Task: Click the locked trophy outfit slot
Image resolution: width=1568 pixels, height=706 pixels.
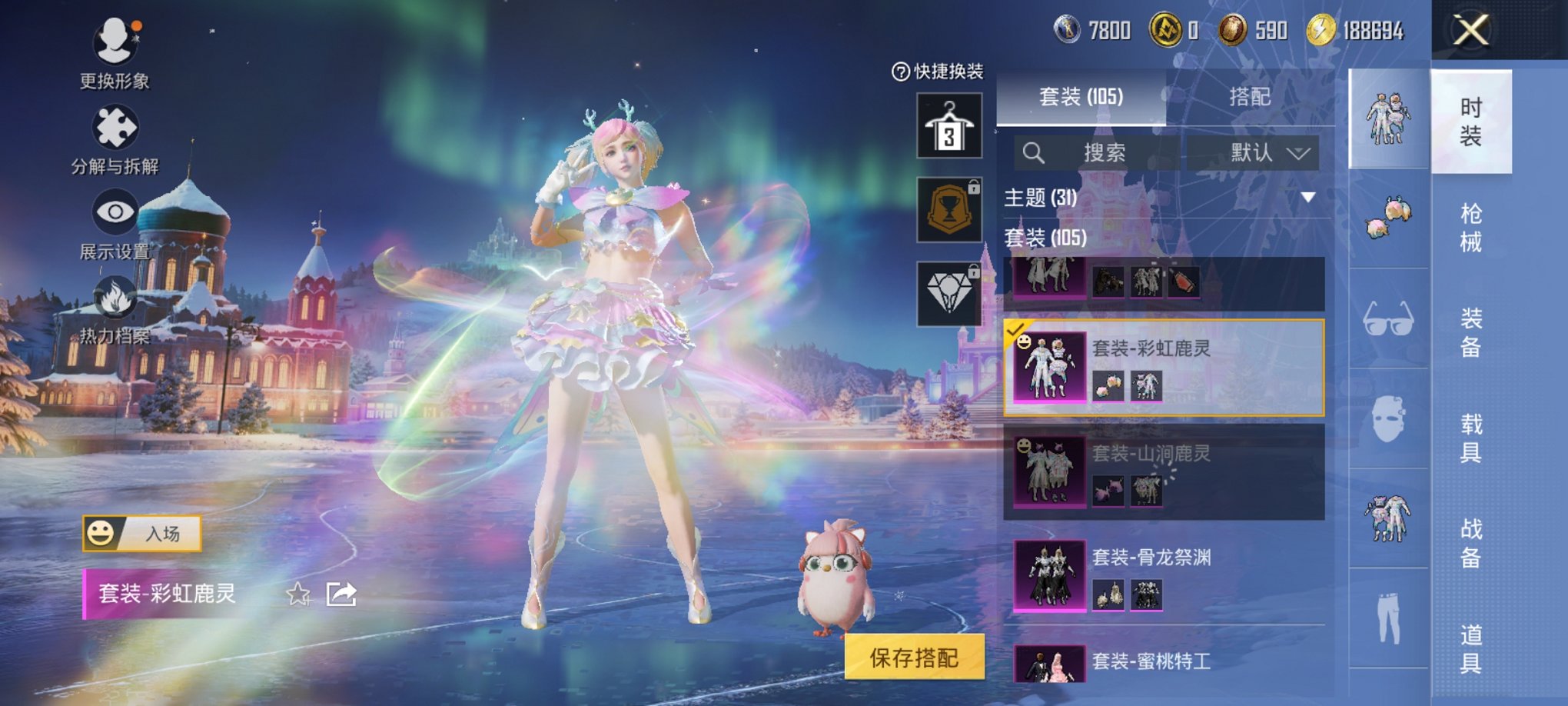Action: (x=949, y=209)
